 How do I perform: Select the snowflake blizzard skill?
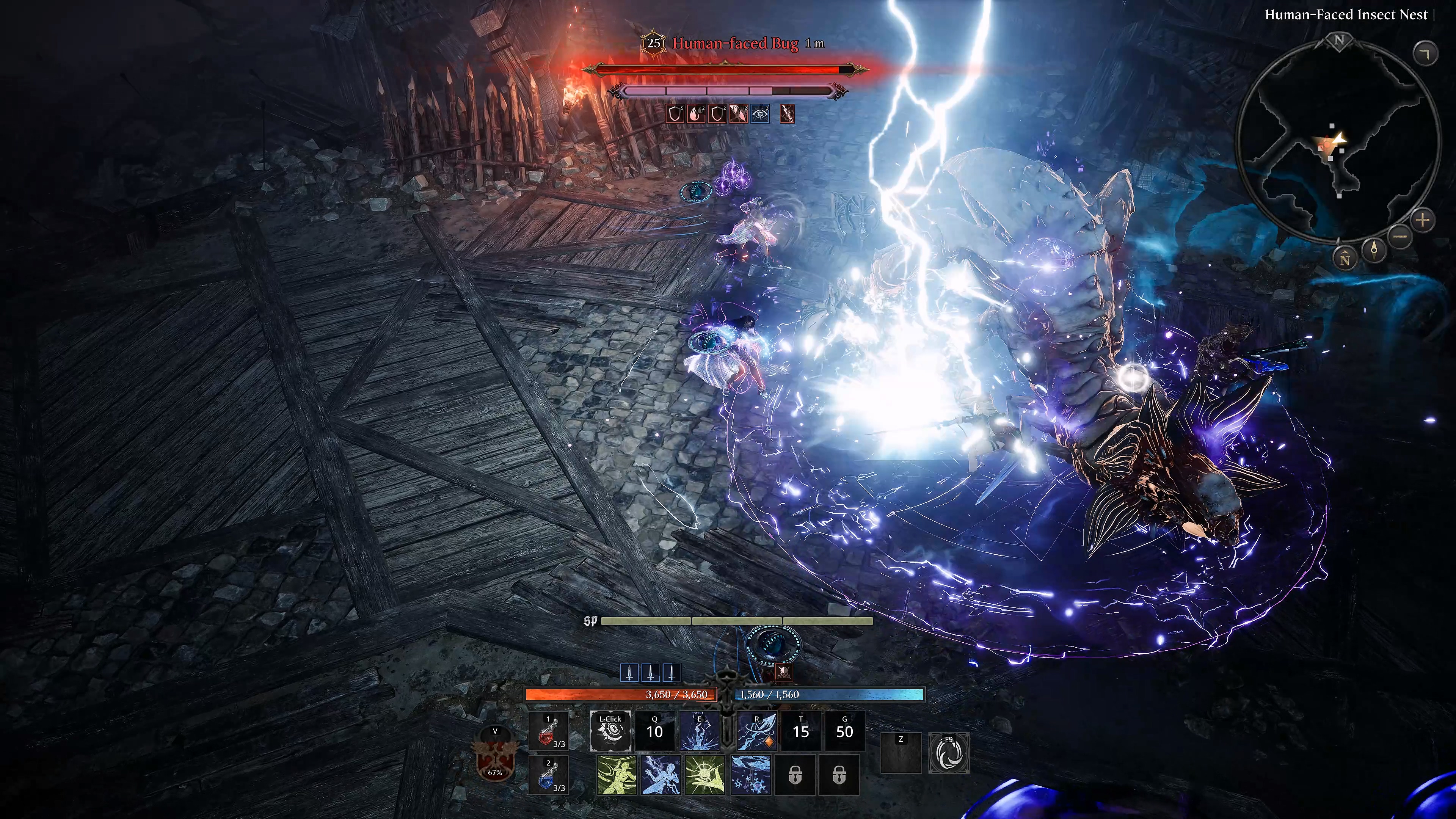(751, 775)
